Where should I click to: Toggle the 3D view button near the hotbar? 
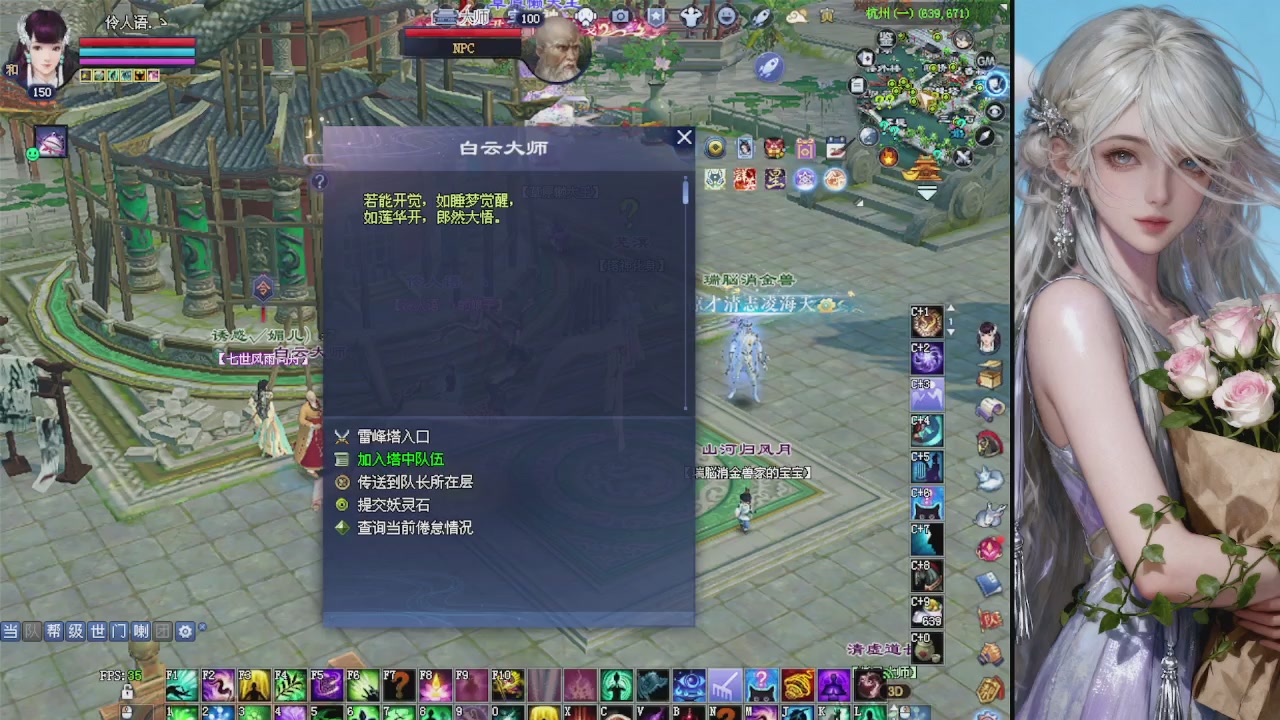[895, 692]
